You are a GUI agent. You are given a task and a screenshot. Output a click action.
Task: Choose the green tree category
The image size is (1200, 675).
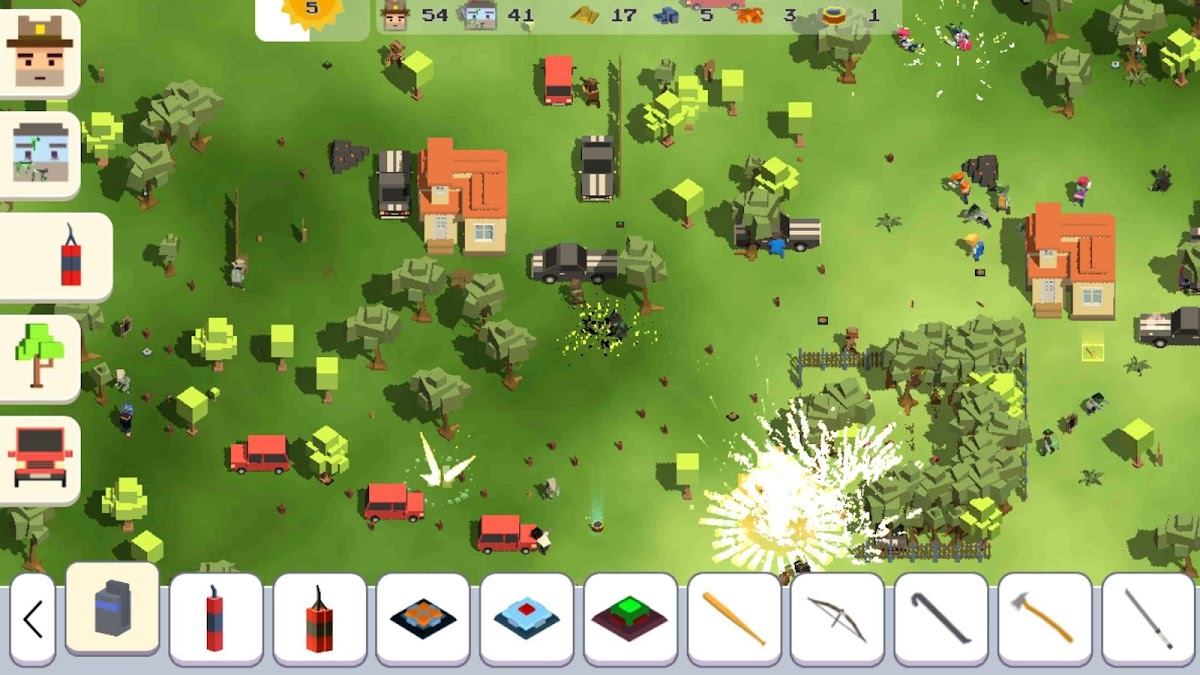pyautogui.click(x=40, y=358)
